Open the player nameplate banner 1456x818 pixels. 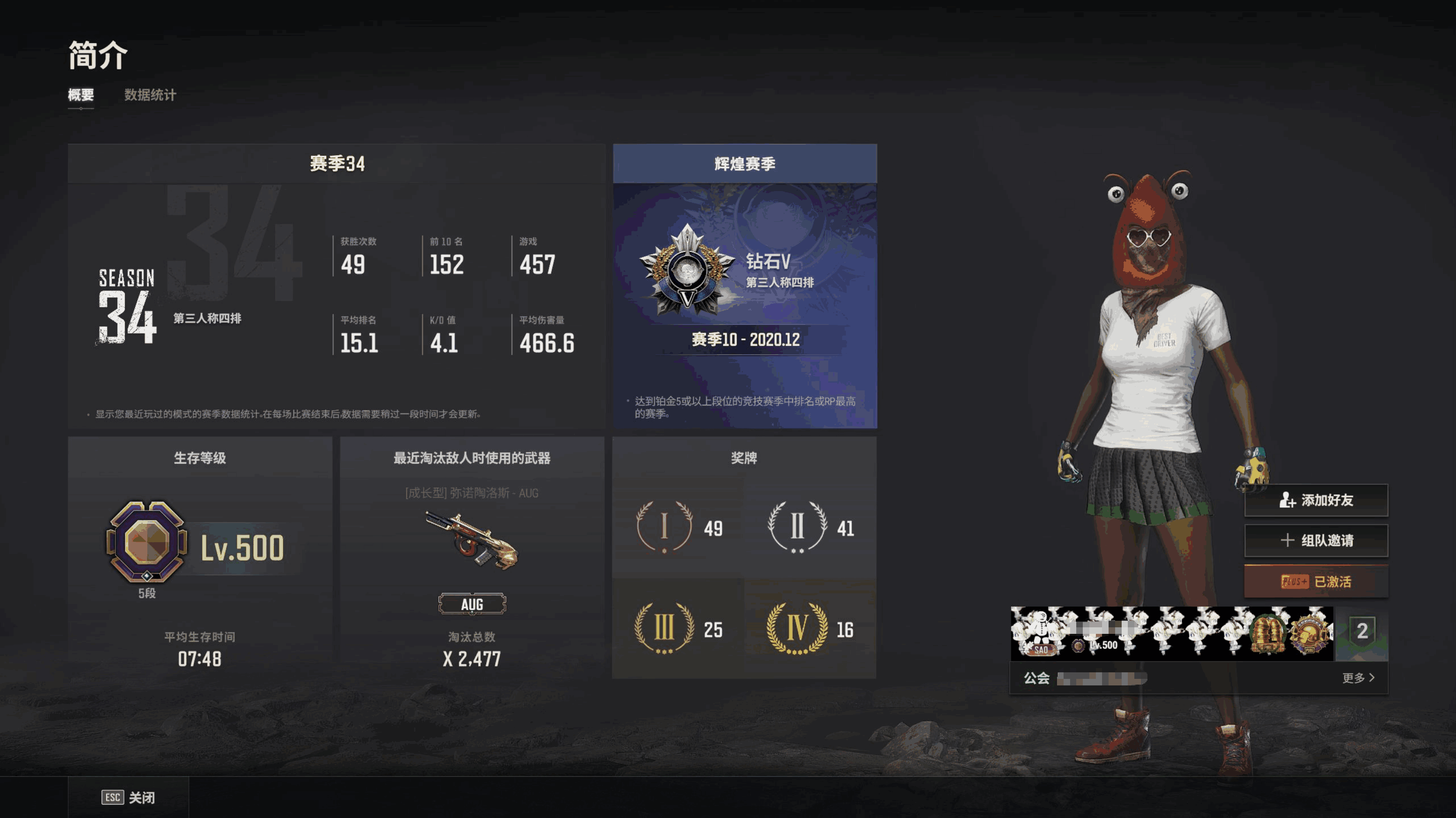(1172, 633)
